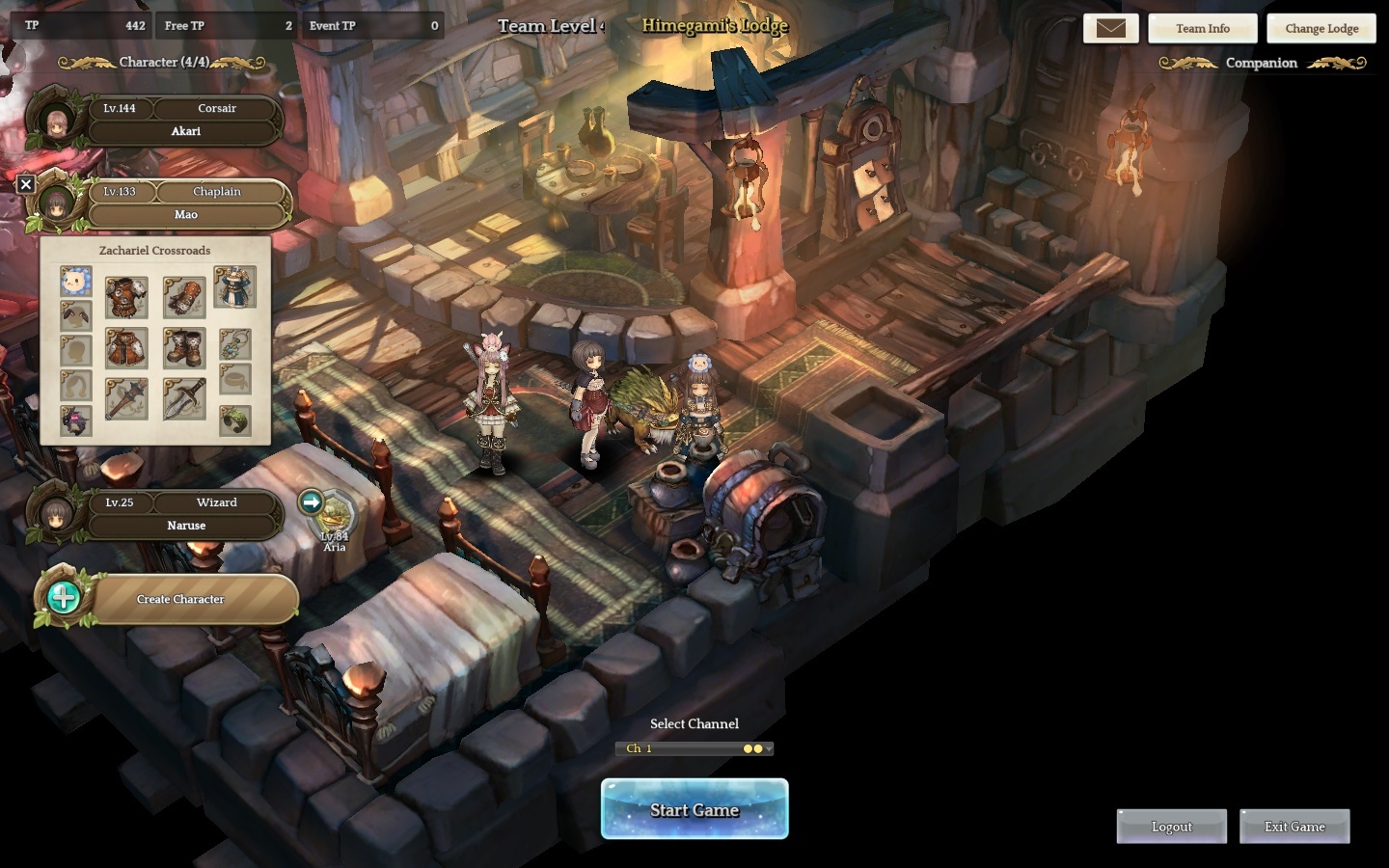Close Mao's character entry with the X
The height and width of the screenshot is (868, 1389).
tap(26, 184)
